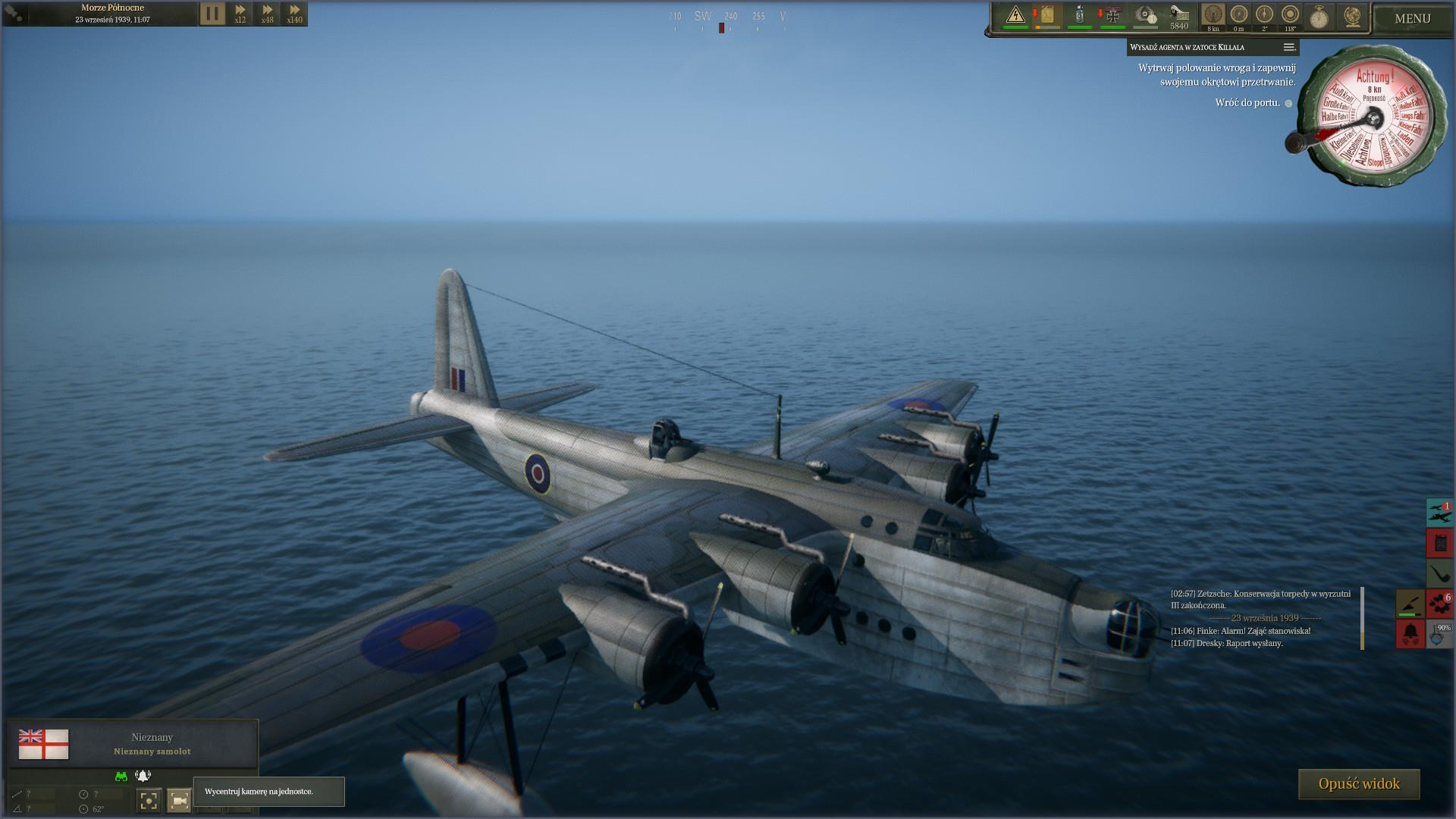The image size is (1456, 819).
Task: Select the smoking pipe icon
Action: (1439, 573)
